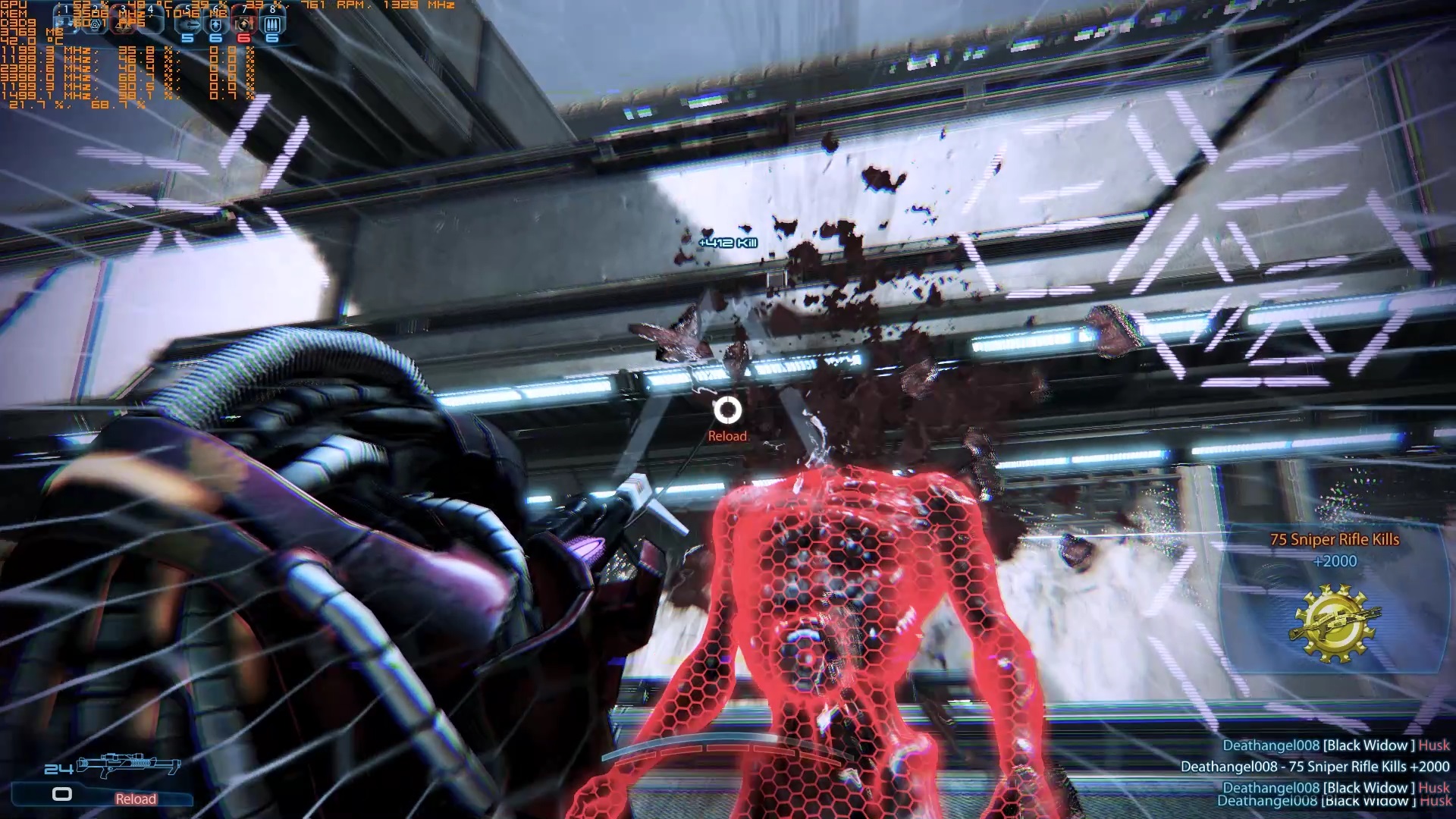This screenshot has width=1456, height=819.
Task: Activate the shield consumable in slot 6
Action: 215,24
